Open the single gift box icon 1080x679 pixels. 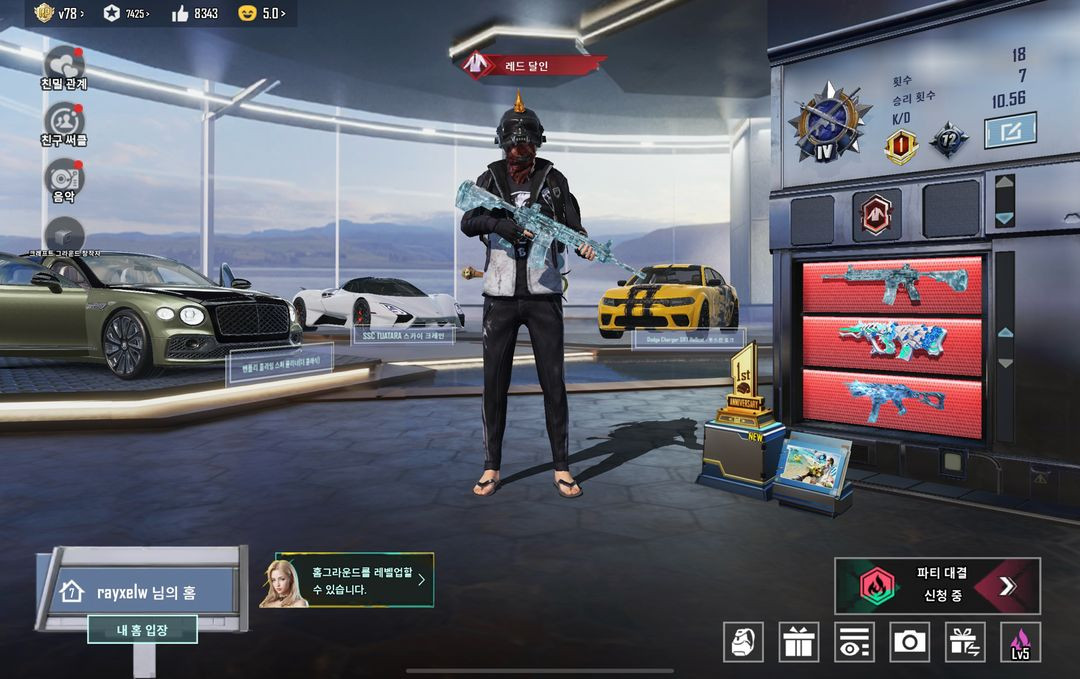799,642
